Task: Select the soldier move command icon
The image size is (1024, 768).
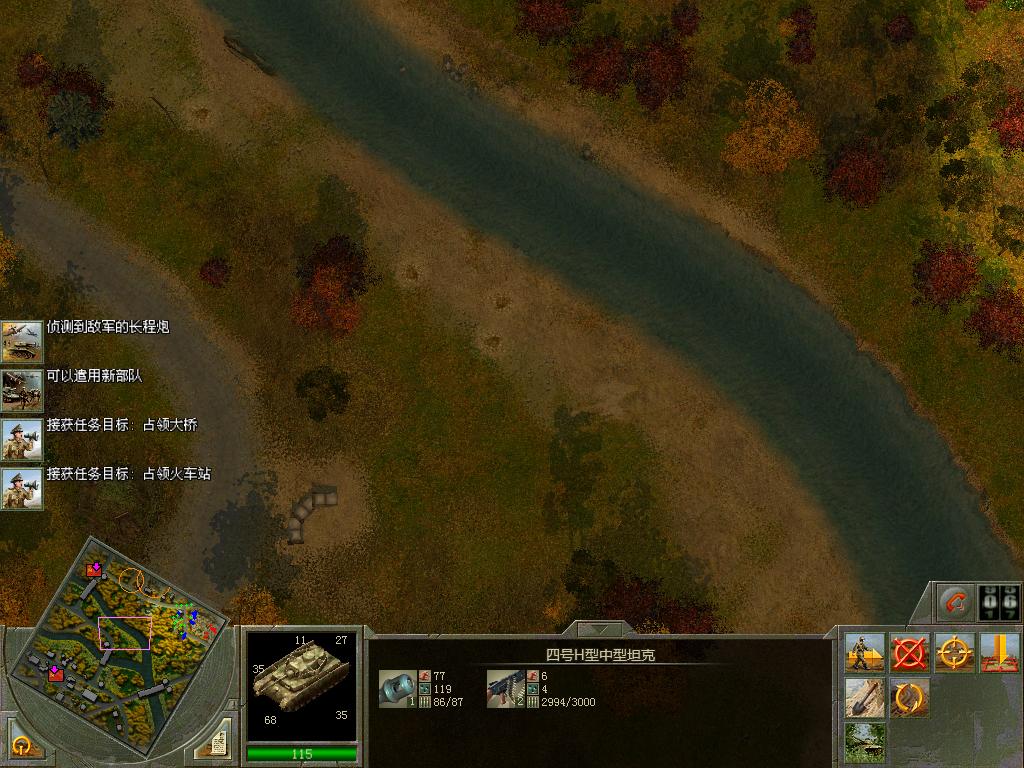Action: pyautogui.click(x=863, y=653)
